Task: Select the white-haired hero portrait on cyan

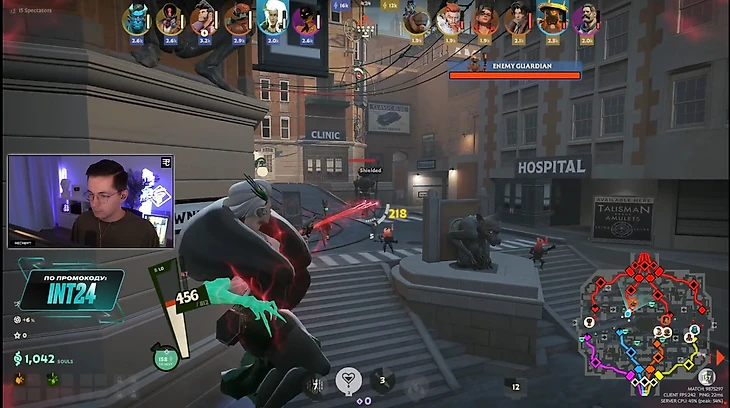Action: [x=272, y=18]
